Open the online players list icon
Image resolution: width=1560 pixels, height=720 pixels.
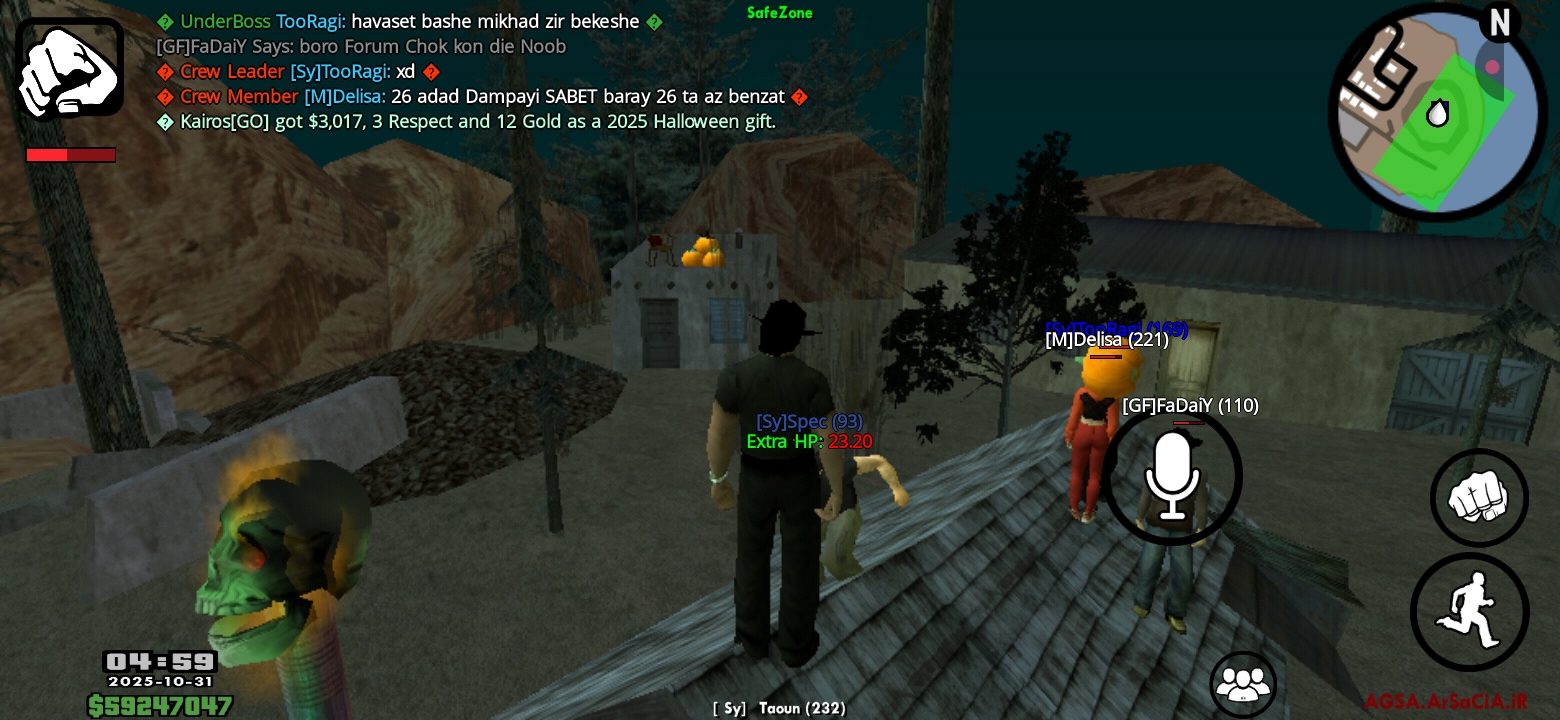pyautogui.click(x=1243, y=684)
